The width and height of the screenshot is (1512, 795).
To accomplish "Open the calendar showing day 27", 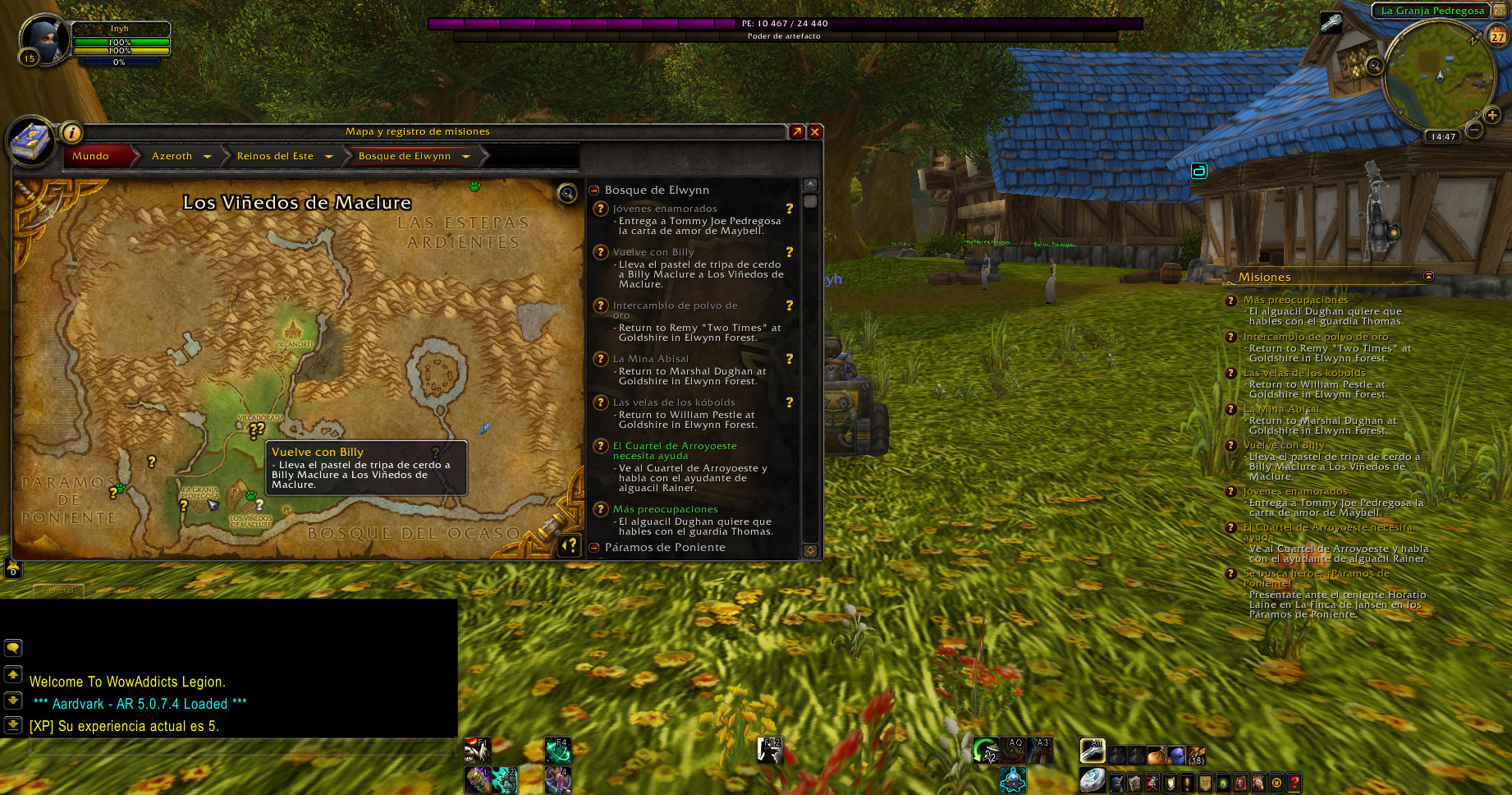I will [x=1498, y=36].
